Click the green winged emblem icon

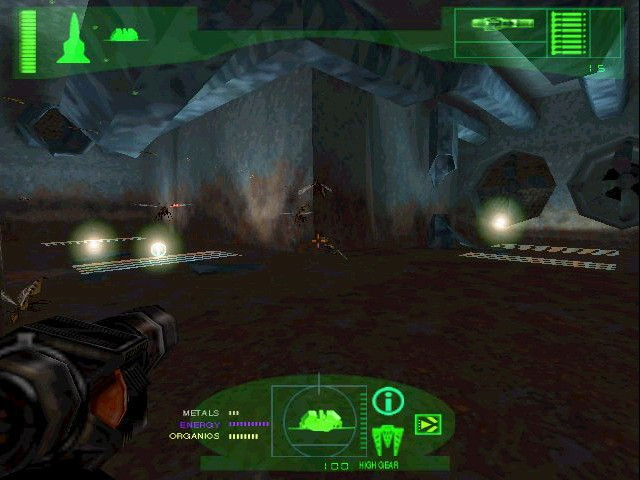(x=387, y=438)
